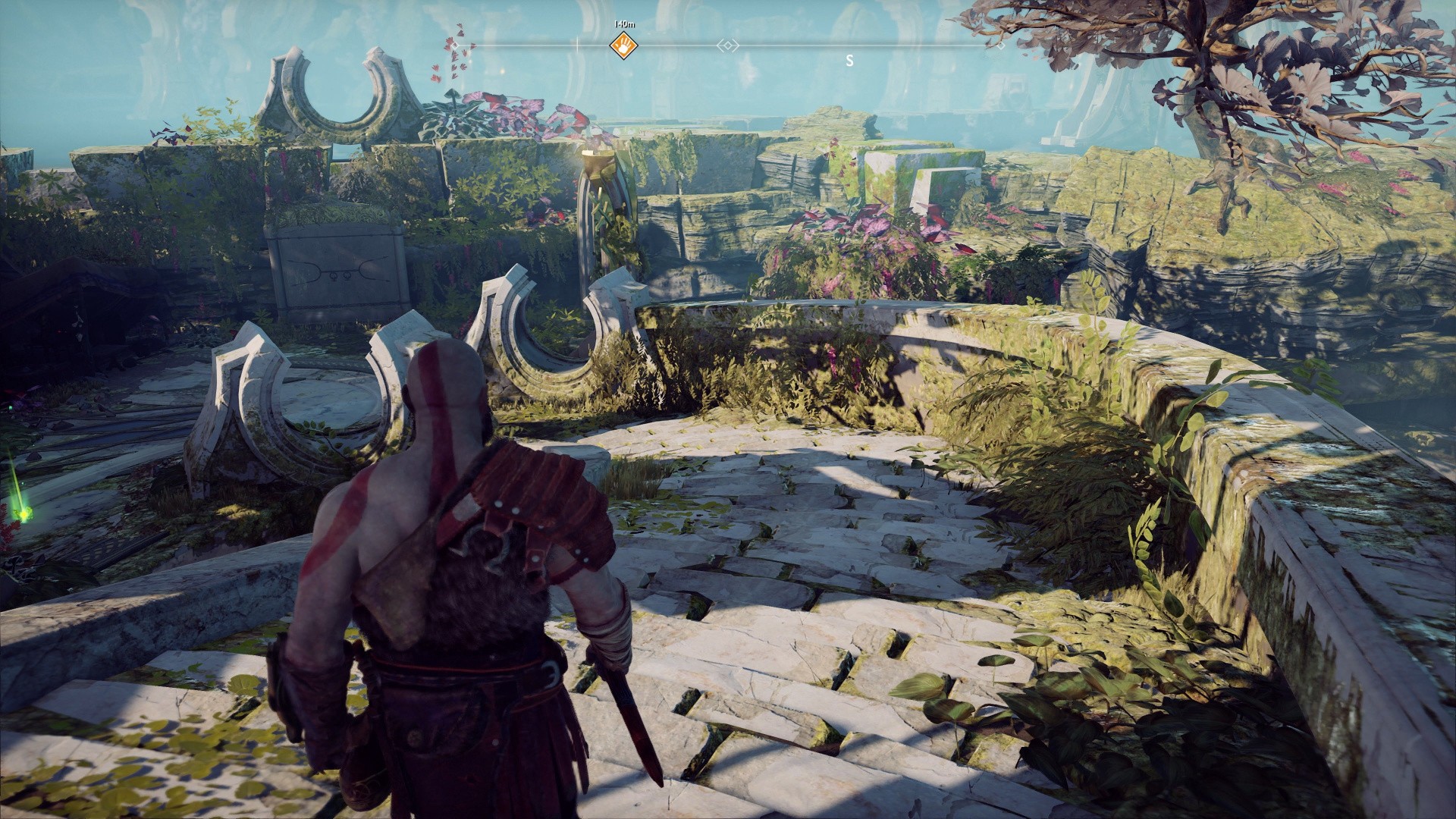The image size is (1456, 819).
Task: Select the orange hand objective marker
Action: [623, 45]
